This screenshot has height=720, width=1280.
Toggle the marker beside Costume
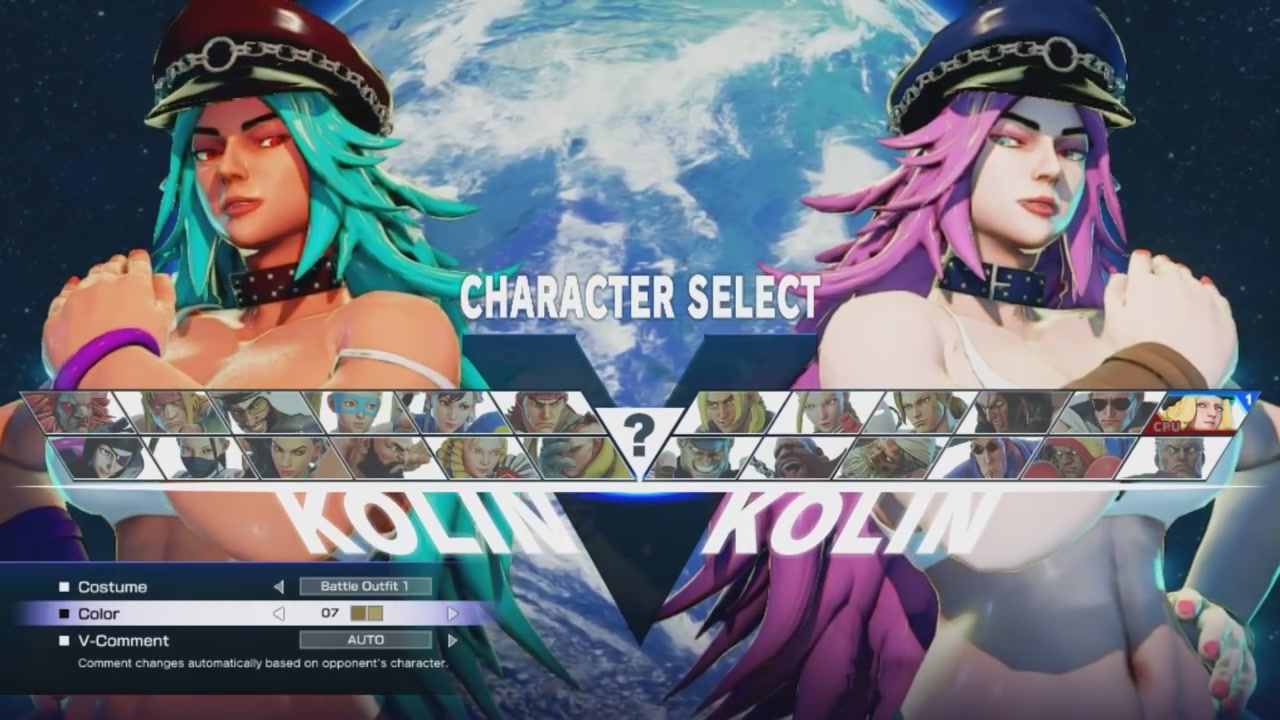pos(66,587)
